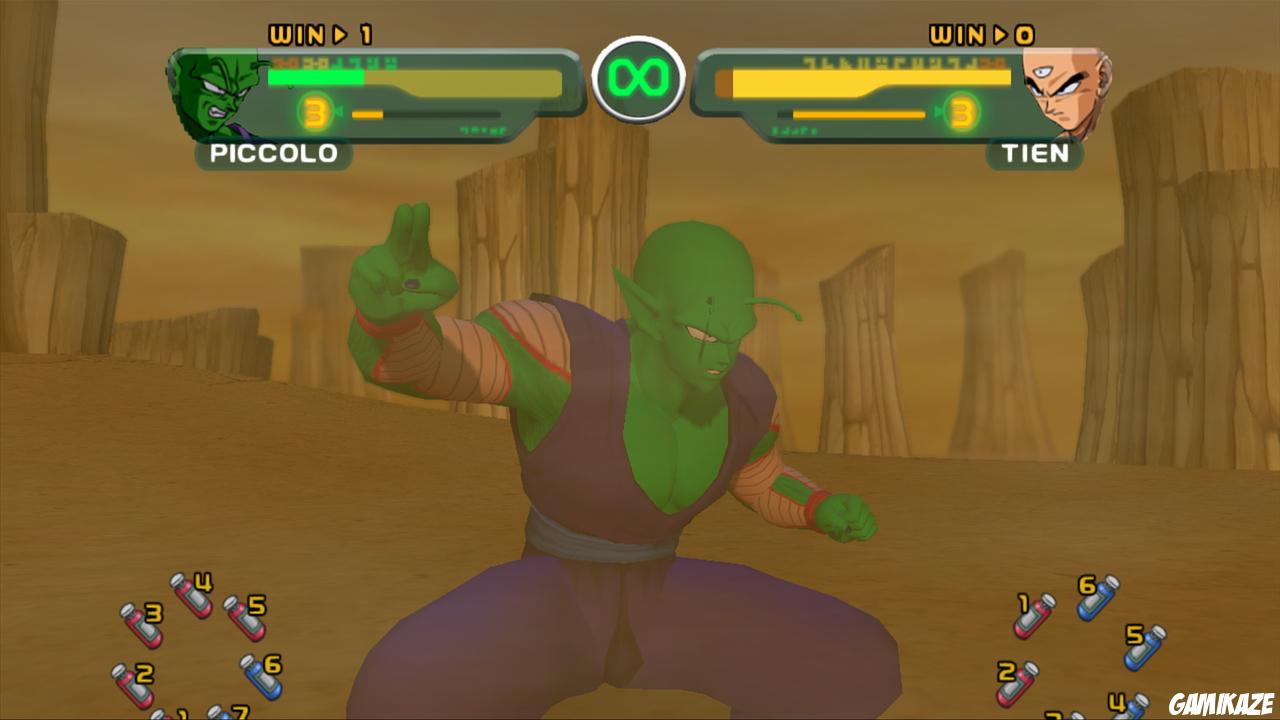Image resolution: width=1280 pixels, height=720 pixels.
Task: Select Piccolo's character portrait icon
Action: tap(212, 93)
